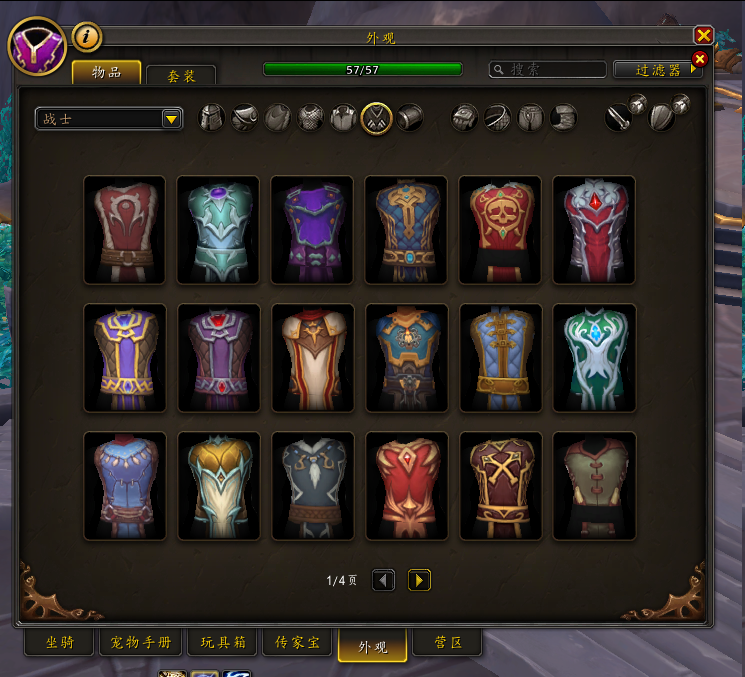Open the 宠物手册 pet journal tab
This screenshot has width=745, height=677.
pyautogui.click(x=141, y=643)
